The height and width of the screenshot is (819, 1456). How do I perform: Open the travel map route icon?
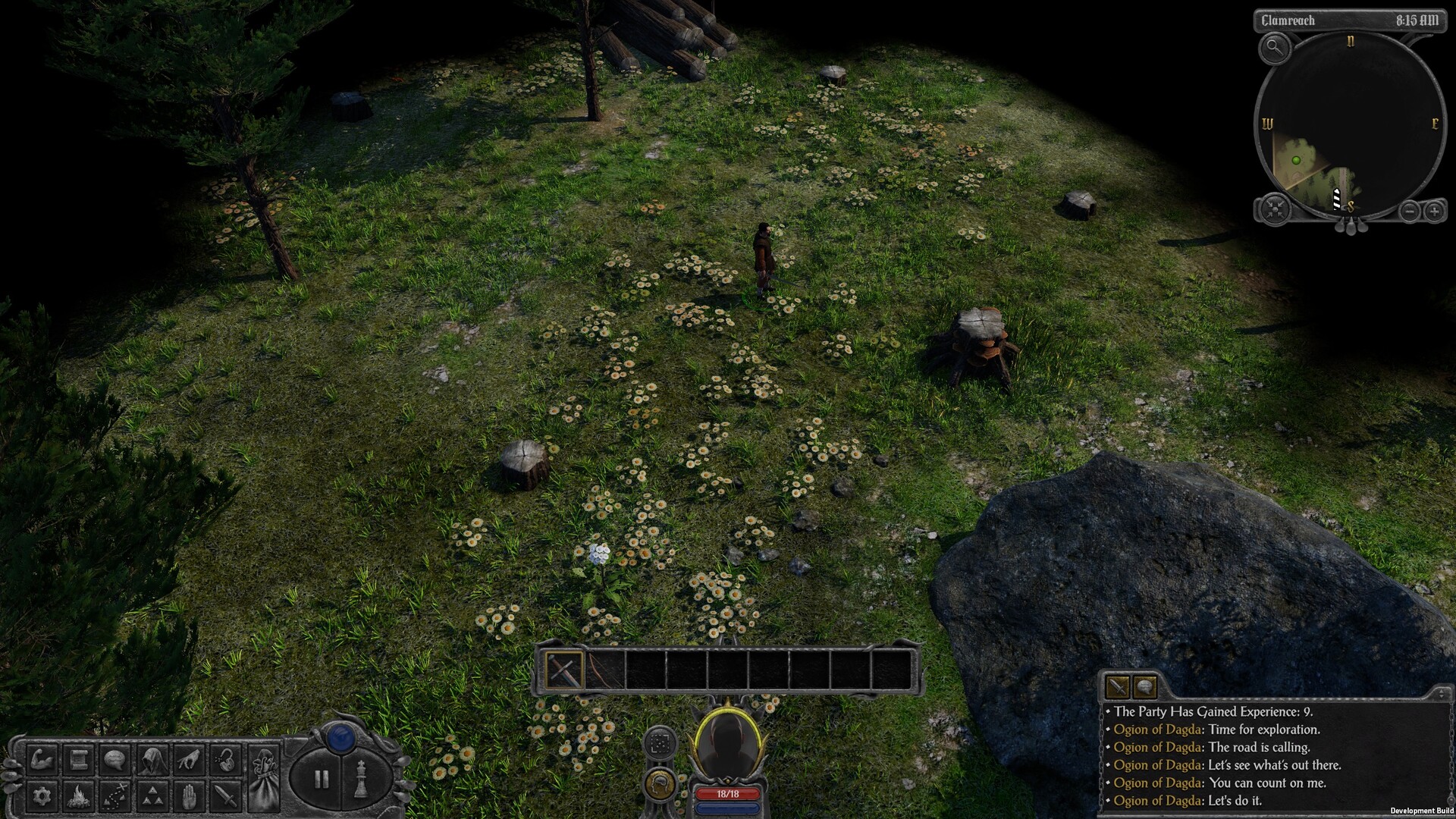(x=115, y=795)
